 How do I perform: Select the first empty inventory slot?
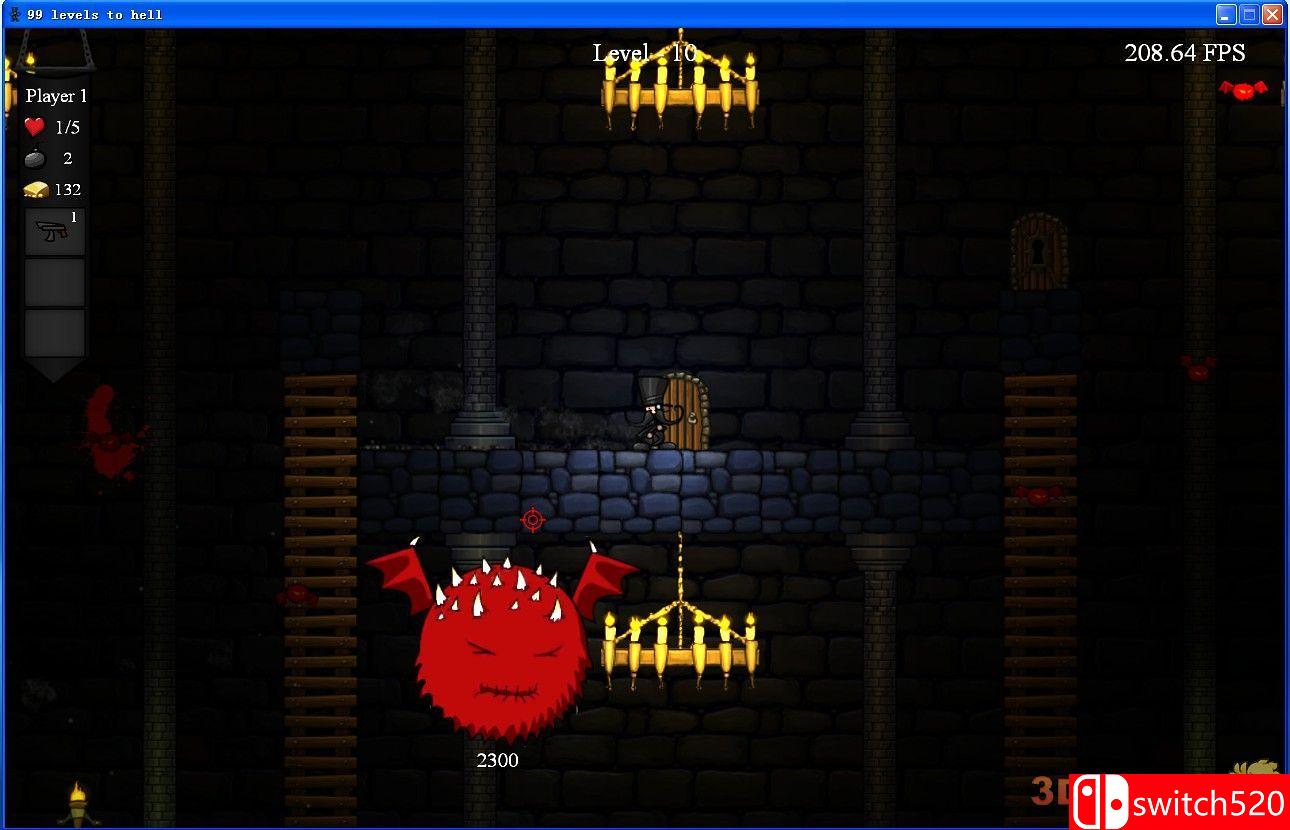[54, 281]
